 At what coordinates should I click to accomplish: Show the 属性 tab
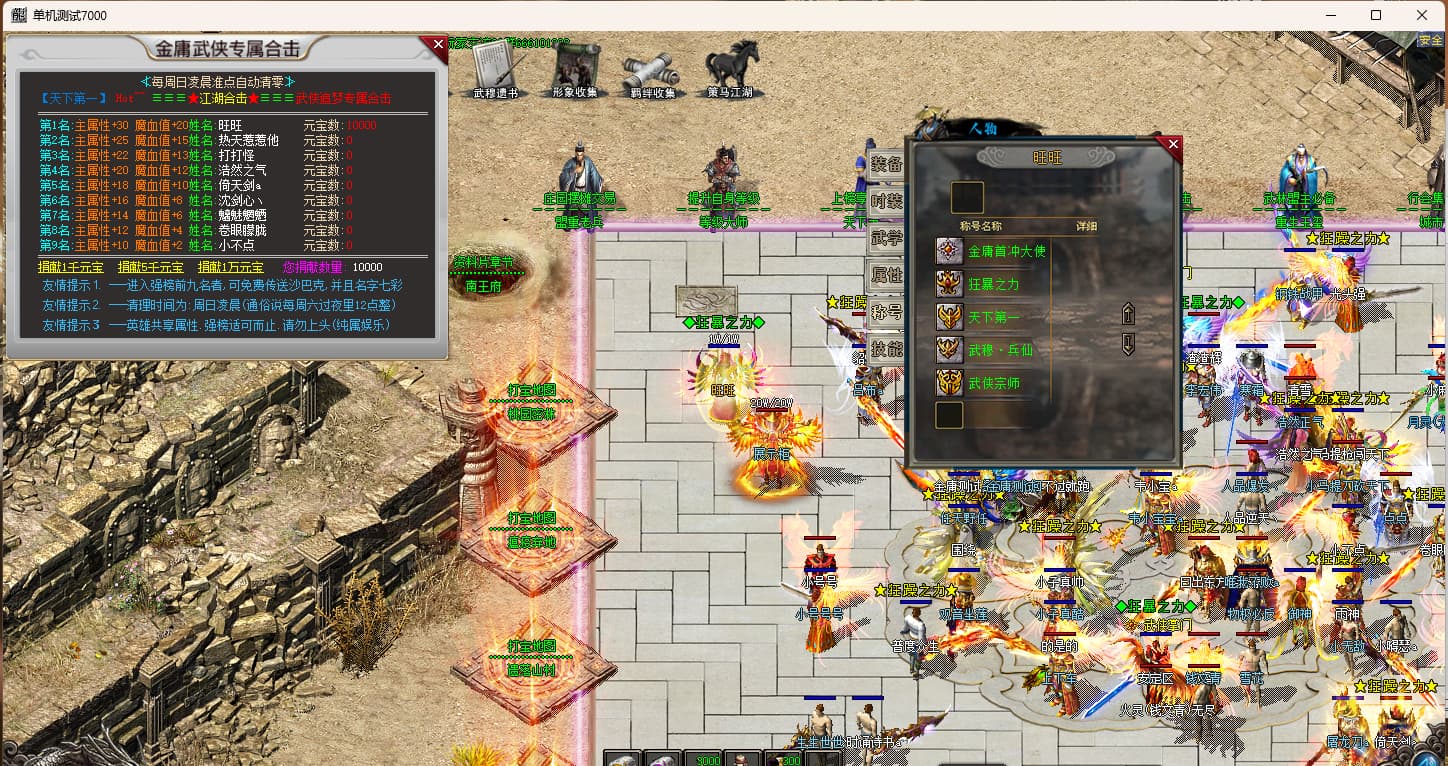(x=886, y=275)
